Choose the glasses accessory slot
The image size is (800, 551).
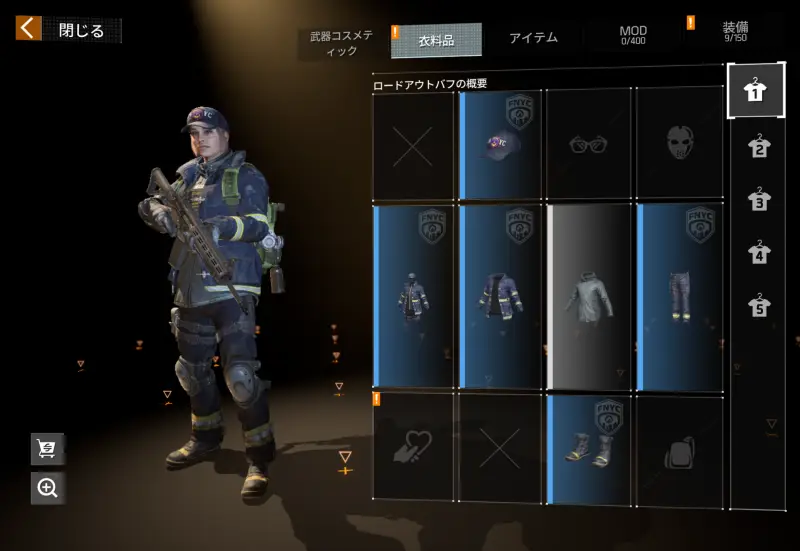click(588, 144)
